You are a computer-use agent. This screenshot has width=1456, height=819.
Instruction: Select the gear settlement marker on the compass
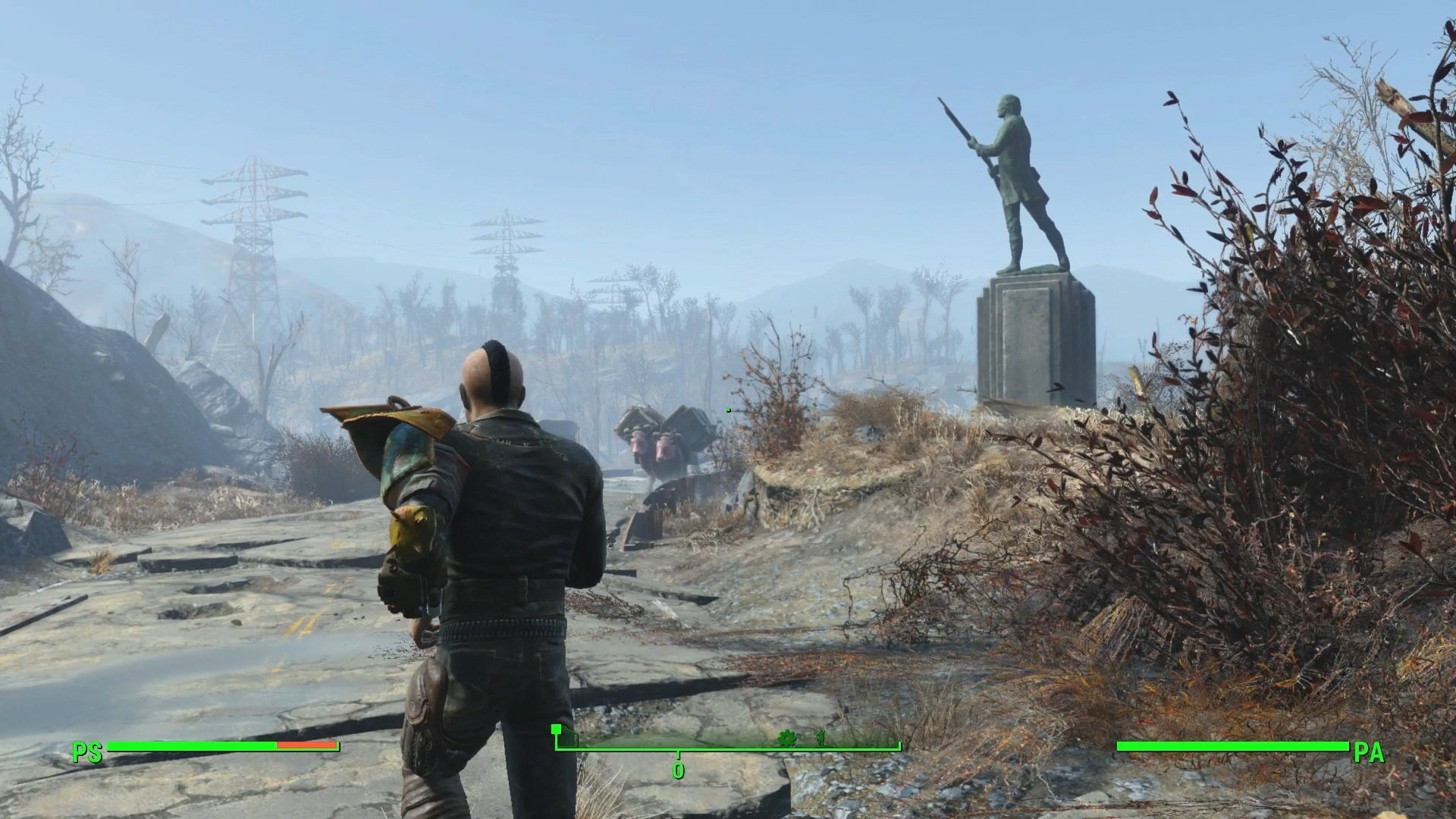pos(787,738)
